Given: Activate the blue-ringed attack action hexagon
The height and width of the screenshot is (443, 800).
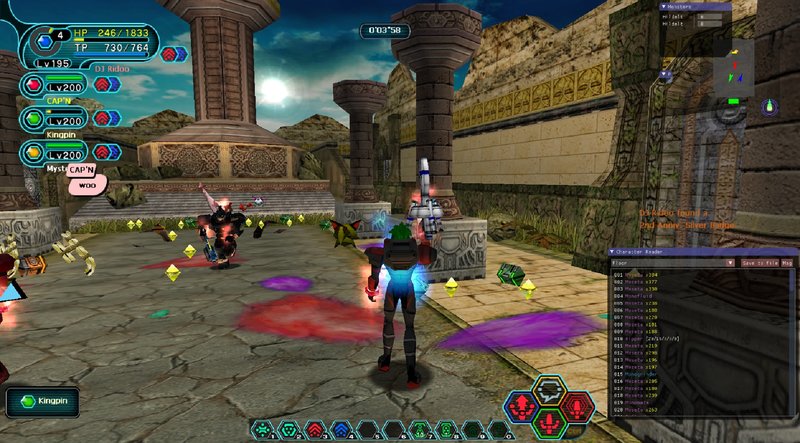Looking at the screenshot, I should point(519,407).
